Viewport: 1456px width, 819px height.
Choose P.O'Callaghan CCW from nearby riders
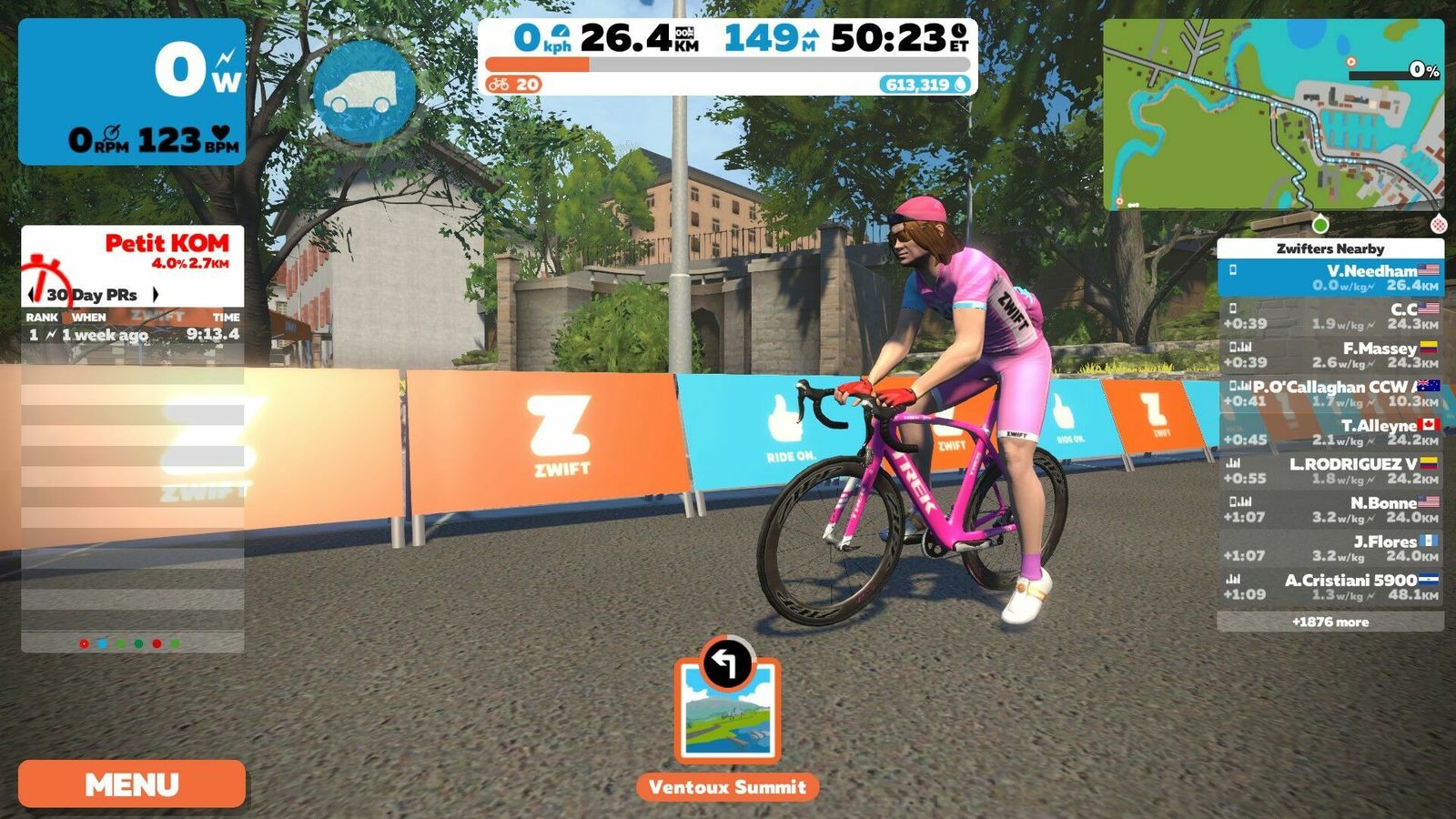1330,393
